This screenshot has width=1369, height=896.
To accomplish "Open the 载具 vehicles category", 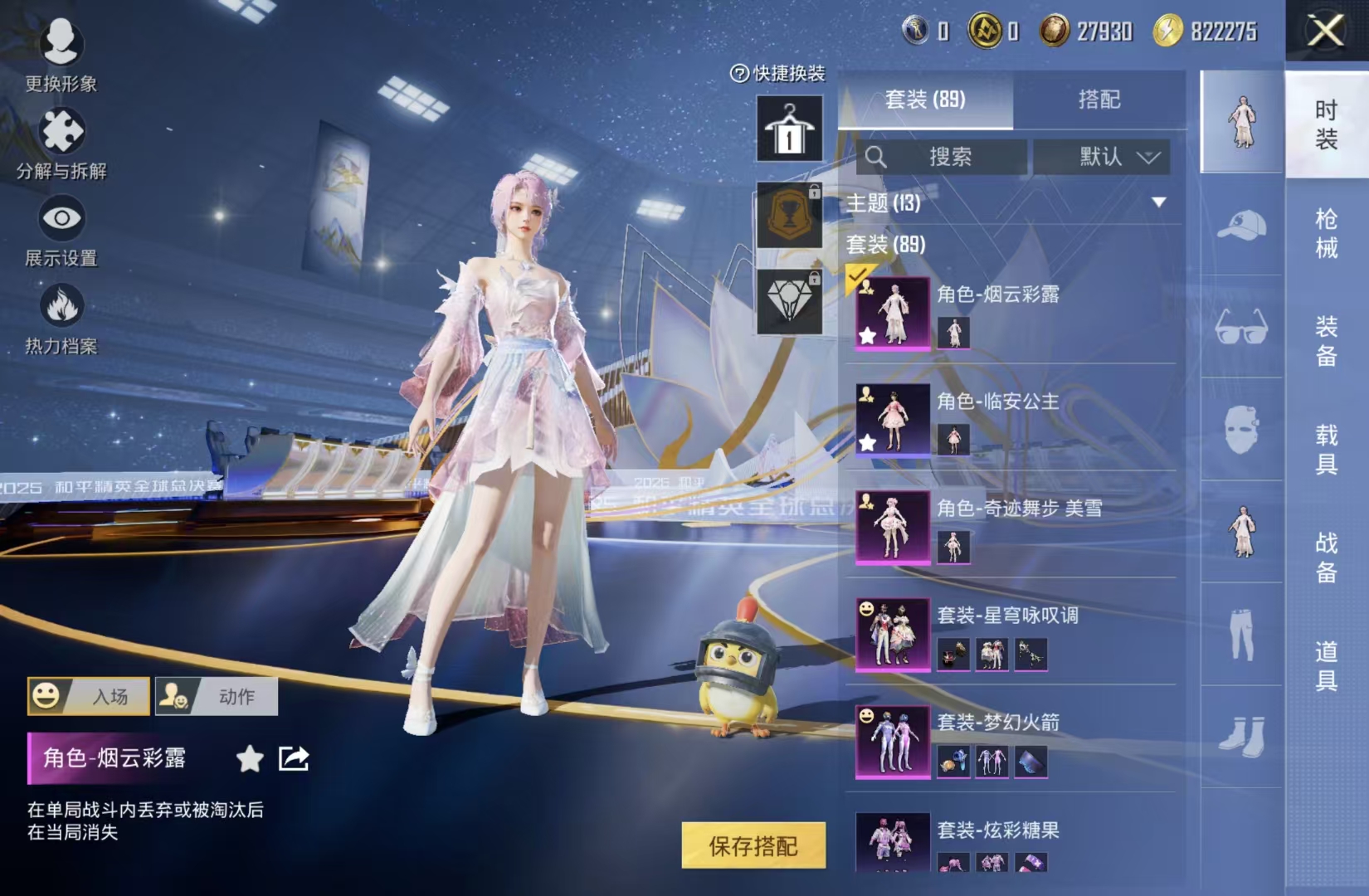I will tap(1325, 449).
